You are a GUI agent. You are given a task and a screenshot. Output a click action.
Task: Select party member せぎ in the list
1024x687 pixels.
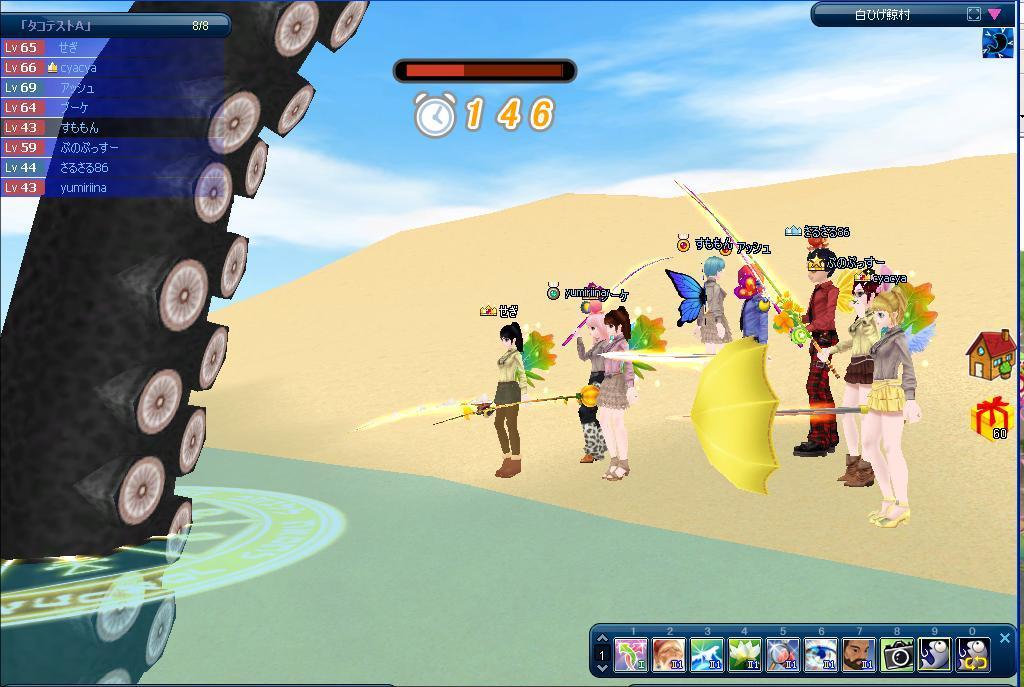pos(110,47)
